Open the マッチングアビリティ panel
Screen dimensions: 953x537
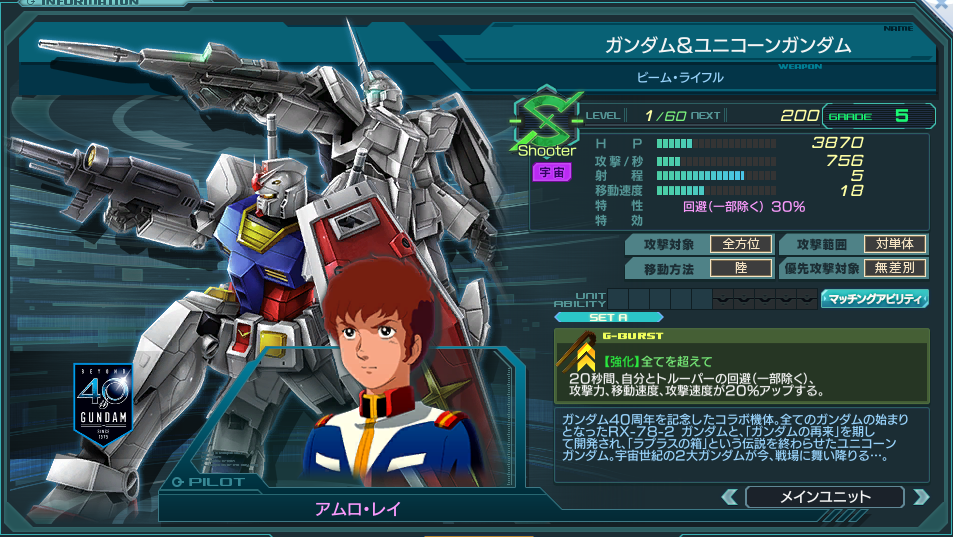874,298
